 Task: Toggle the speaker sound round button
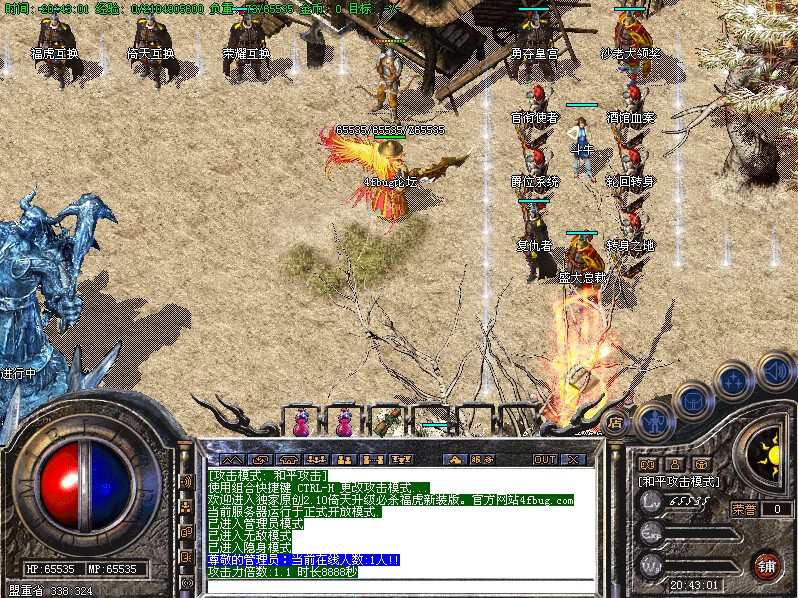click(774, 373)
